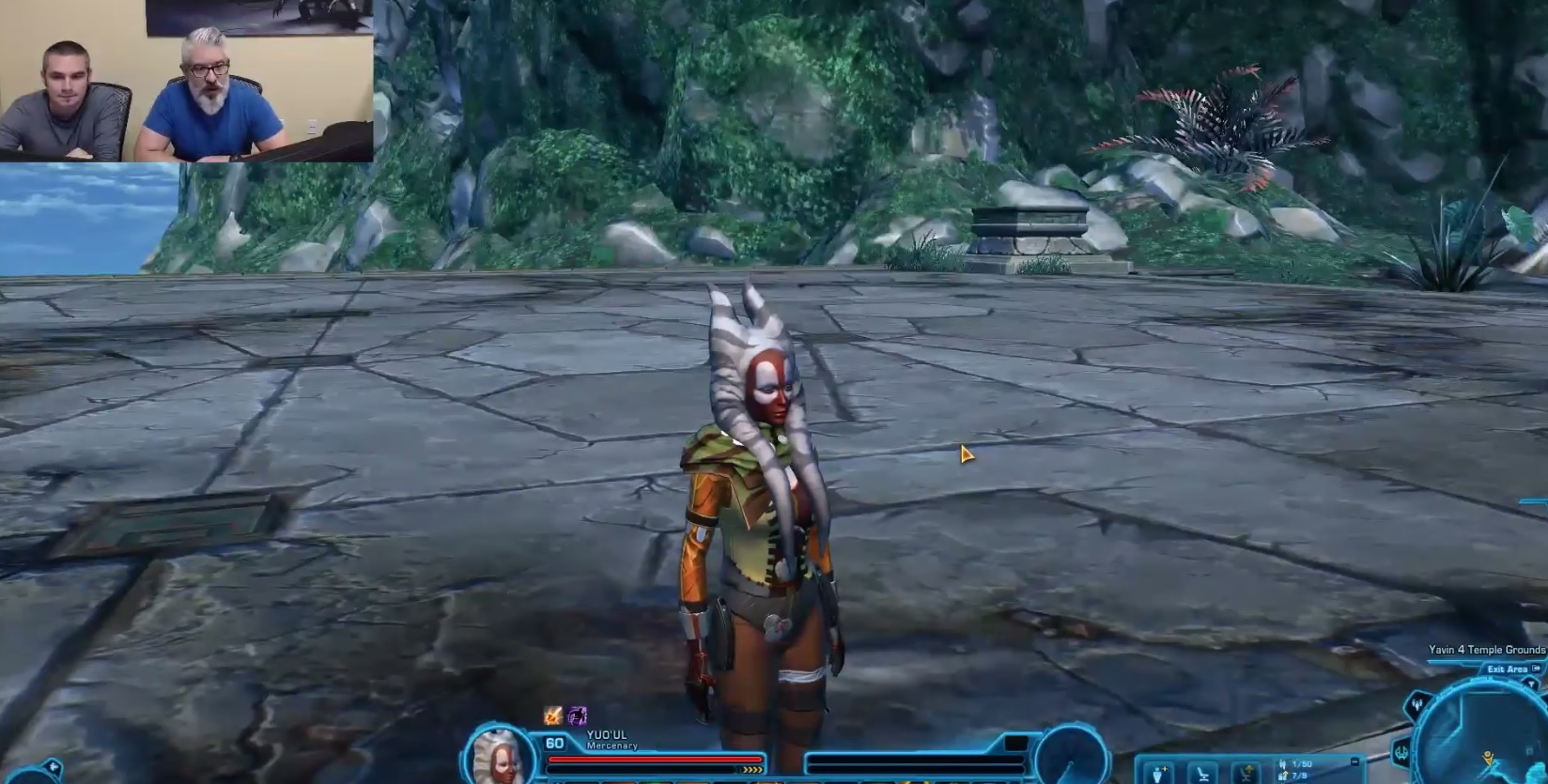This screenshot has width=1548, height=784.
Task: Click the streamers' webcam overlay
Action: pyautogui.click(x=186, y=81)
